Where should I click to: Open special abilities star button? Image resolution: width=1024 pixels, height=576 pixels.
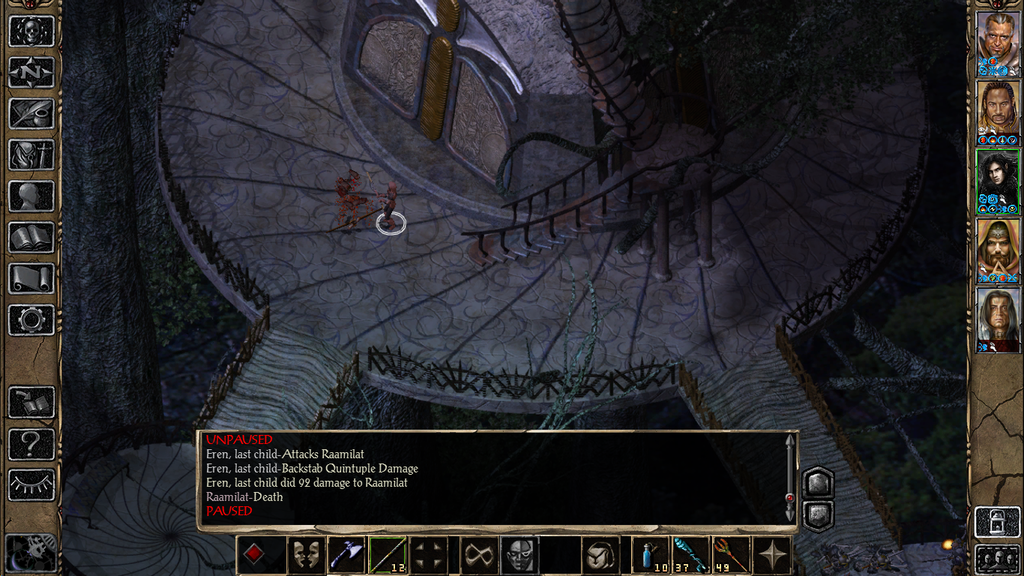[775, 555]
